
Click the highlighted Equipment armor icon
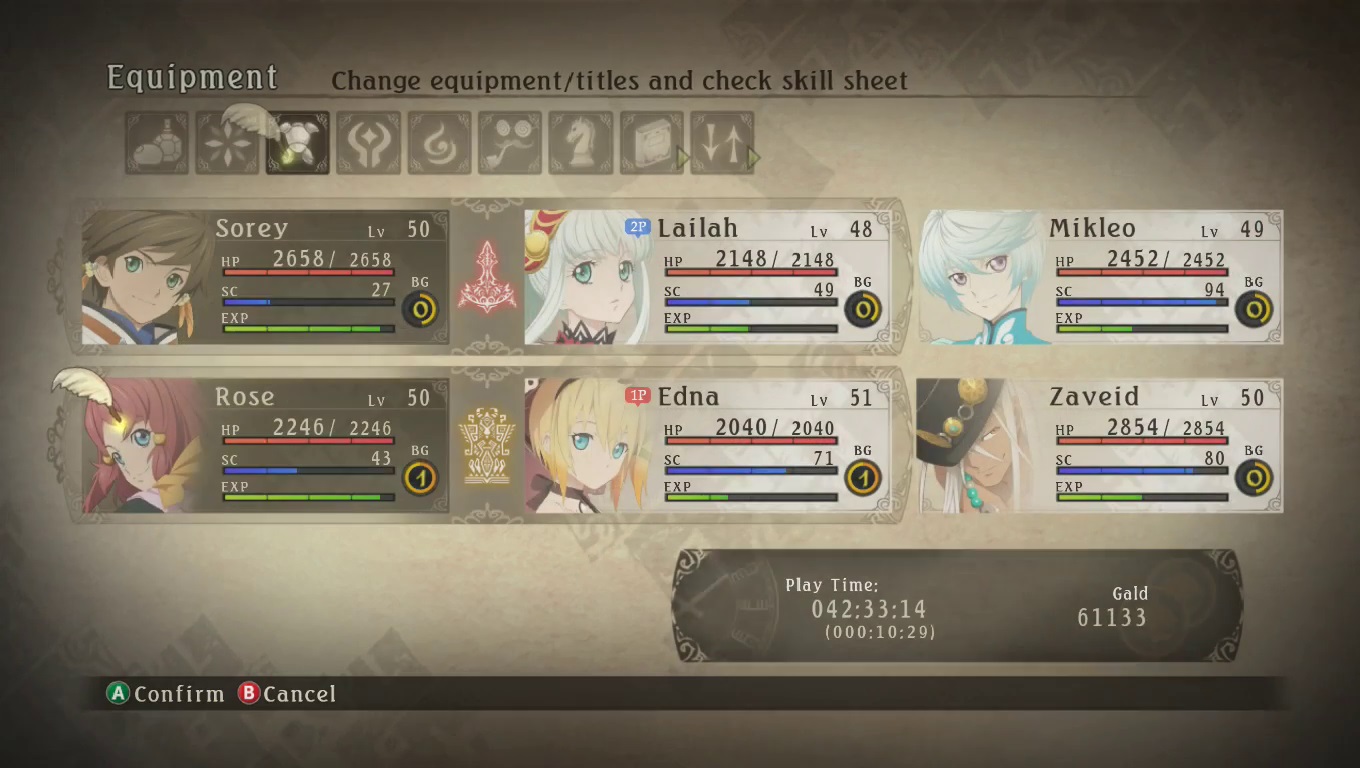coord(296,140)
